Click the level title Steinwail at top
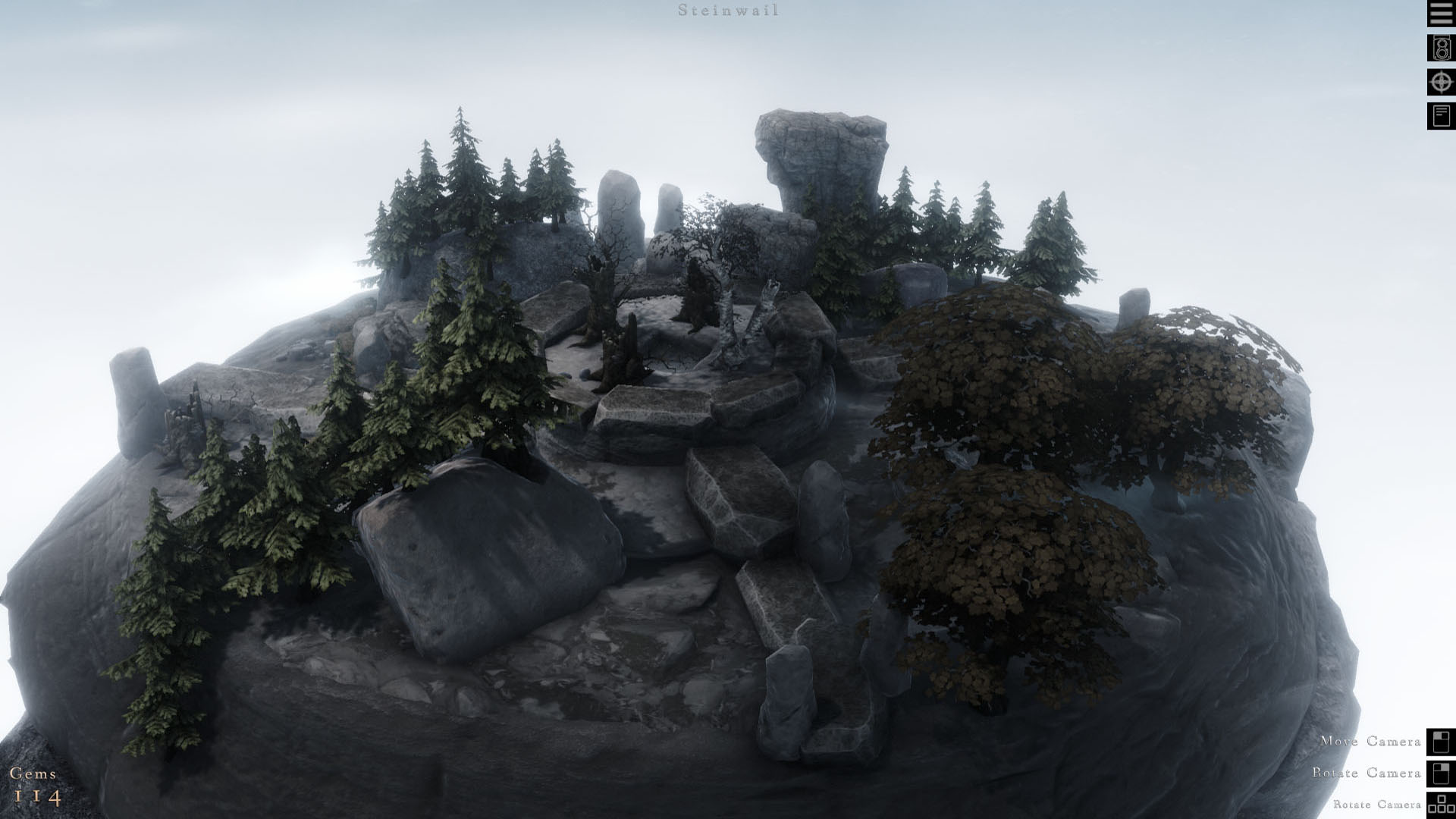The image size is (1456, 819). pos(730,11)
